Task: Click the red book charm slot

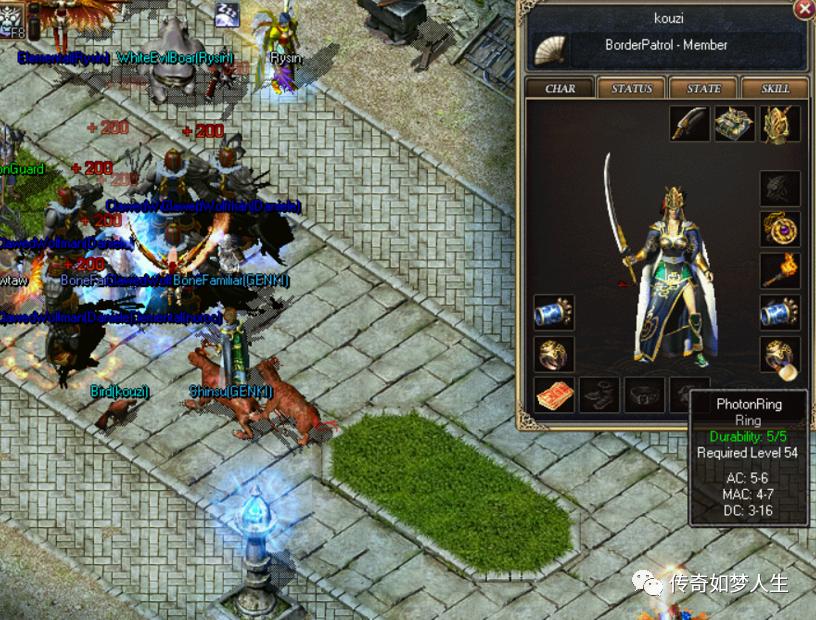Action: [553, 395]
